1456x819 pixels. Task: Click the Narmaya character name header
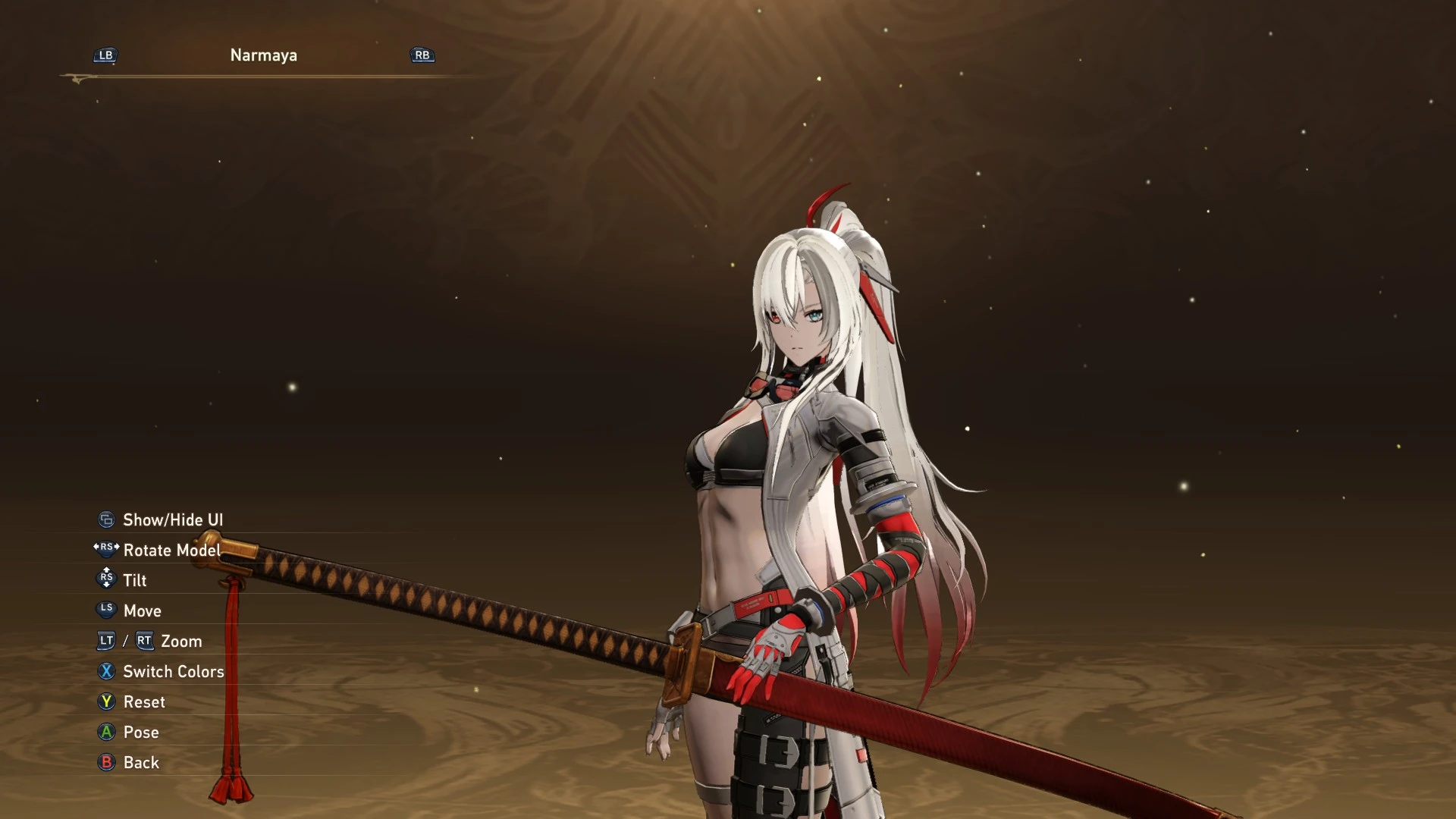pyautogui.click(x=263, y=55)
